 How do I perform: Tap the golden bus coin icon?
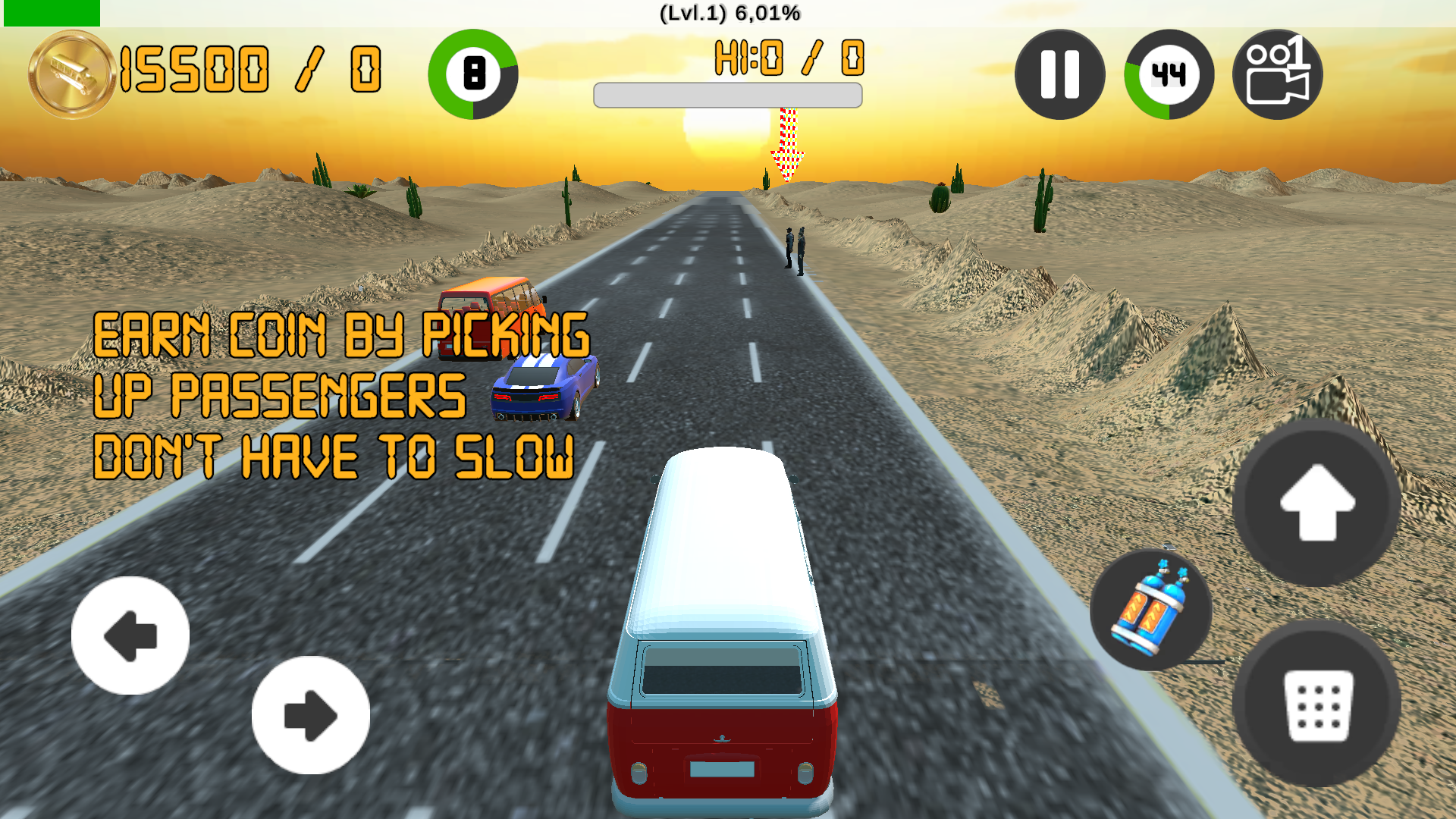point(71,72)
